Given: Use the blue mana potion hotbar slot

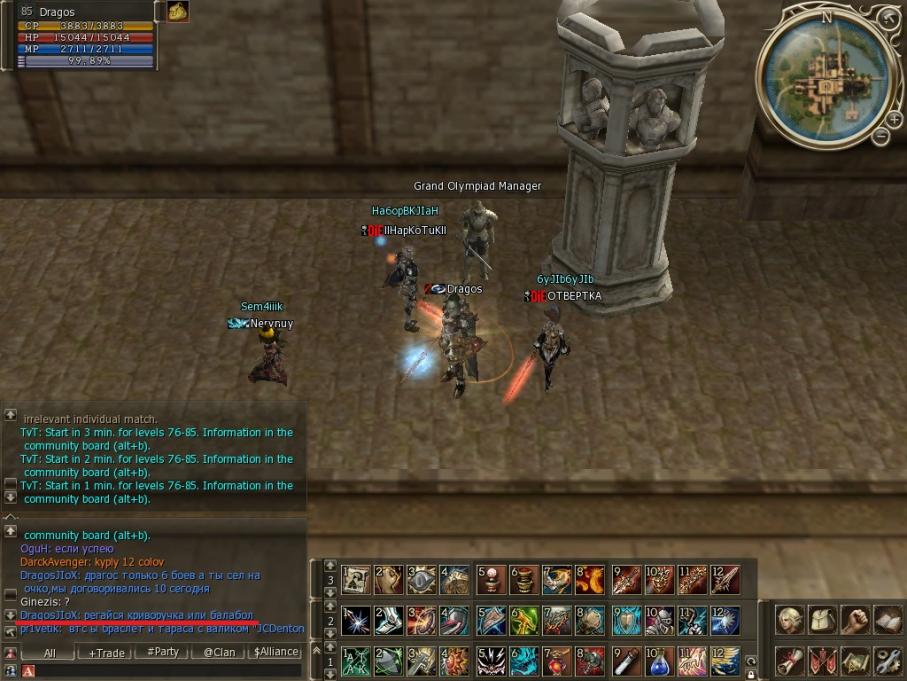Looking at the screenshot, I should click(x=658, y=661).
